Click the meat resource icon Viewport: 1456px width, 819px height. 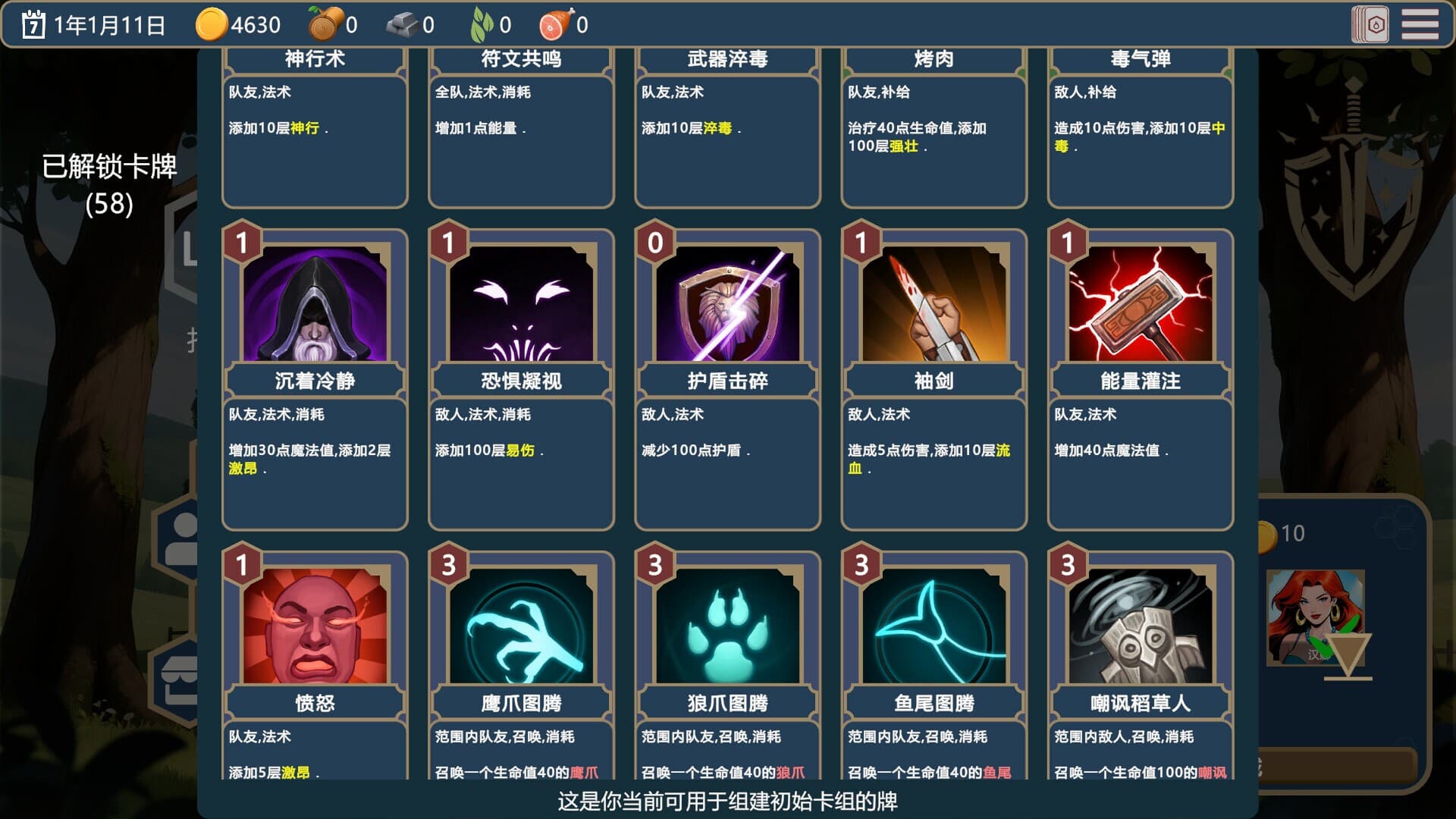pyautogui.click(x=551, y=24)
